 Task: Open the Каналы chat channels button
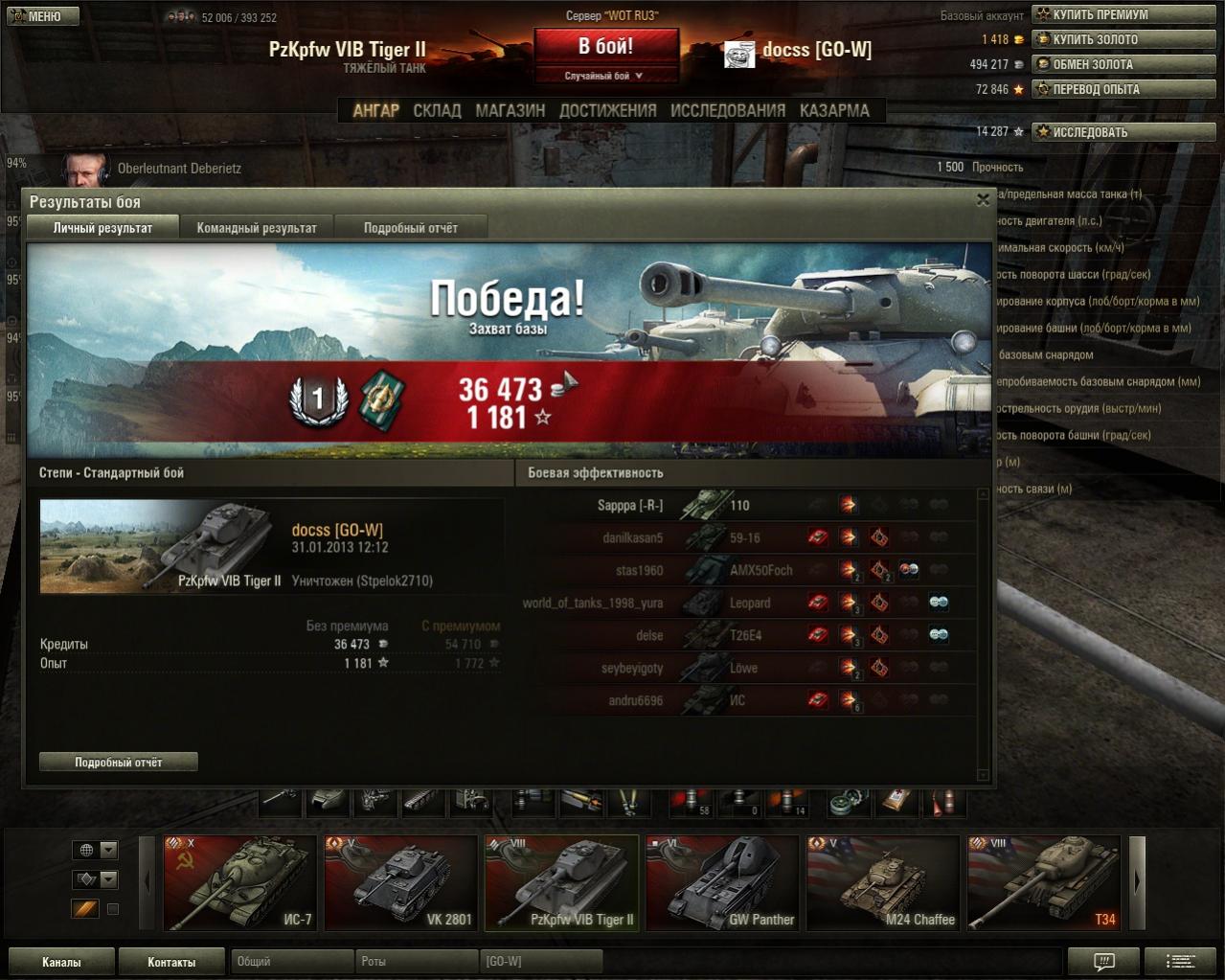pos(61,962)
